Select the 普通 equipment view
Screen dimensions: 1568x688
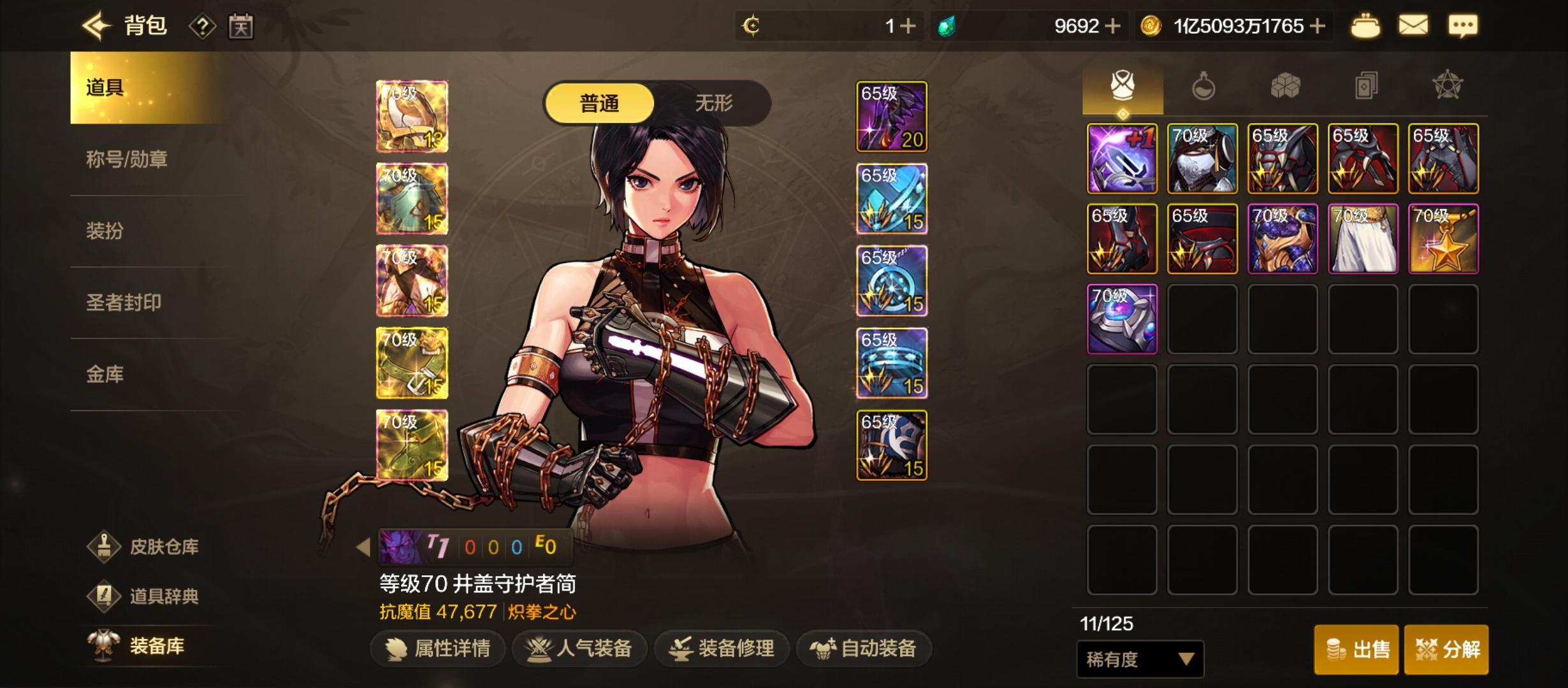click(x=602, y=103)
